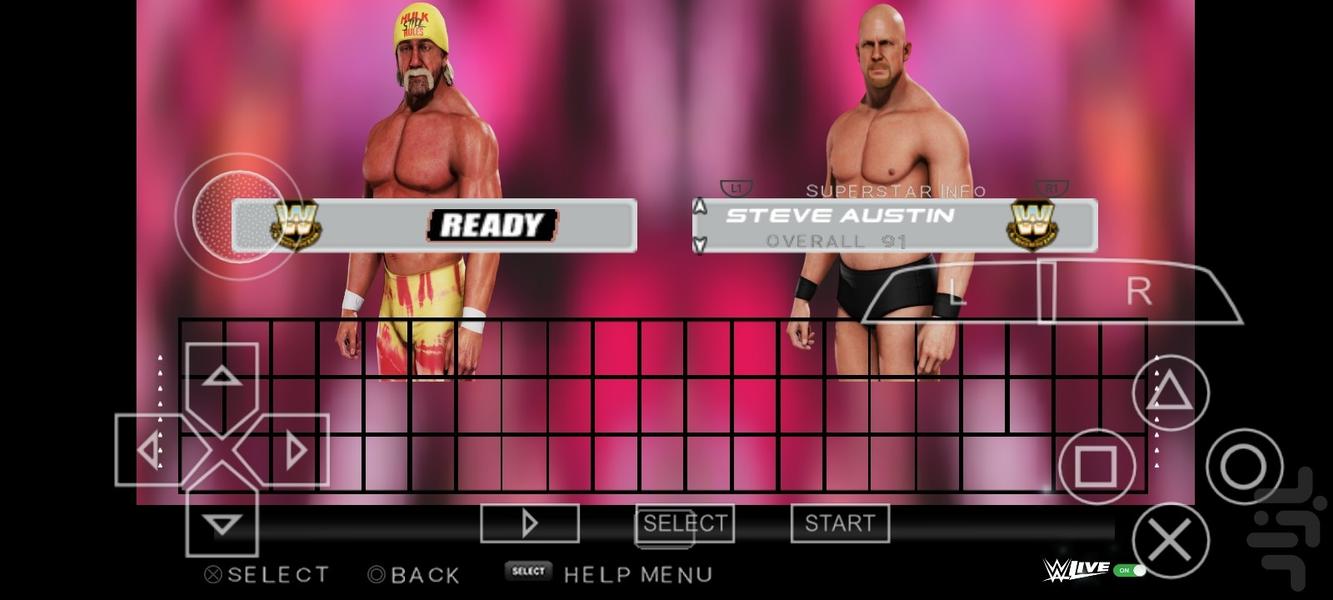Click the D-pad down arrow

222,523
